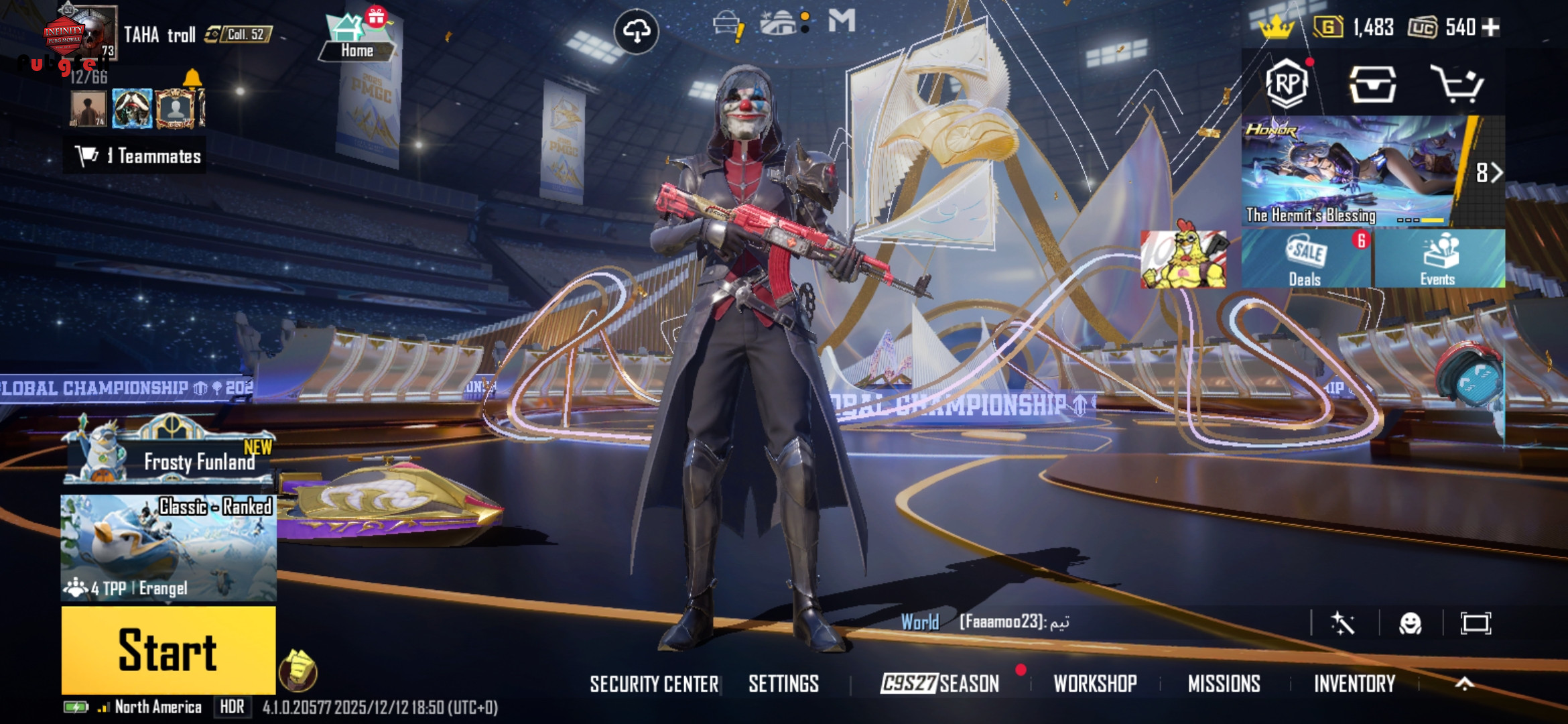1568x724 pixels.
Task: Open the C9S27 Season page
Action: [939, 684]
